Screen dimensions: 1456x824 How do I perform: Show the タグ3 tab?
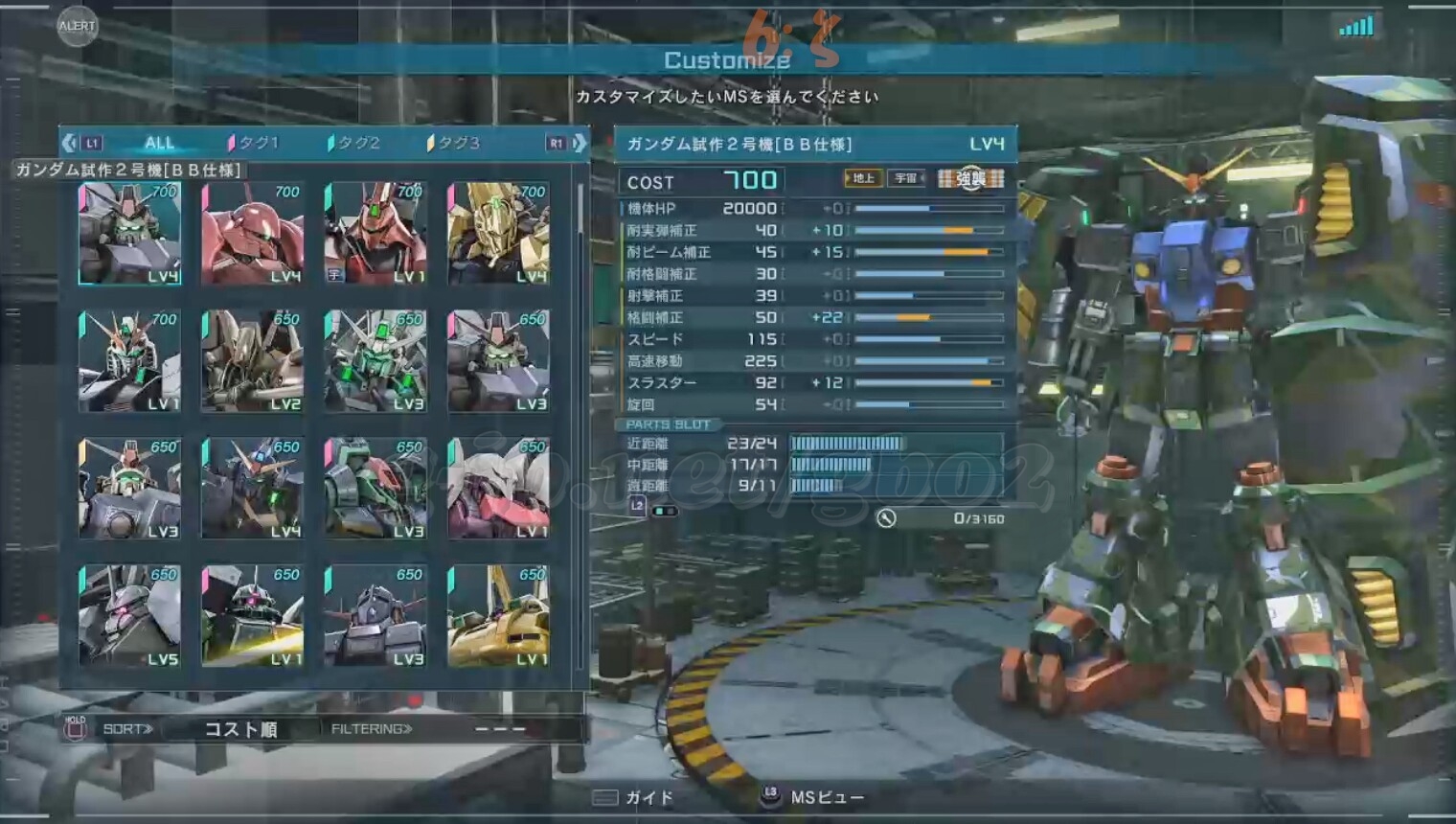[455, 143]
